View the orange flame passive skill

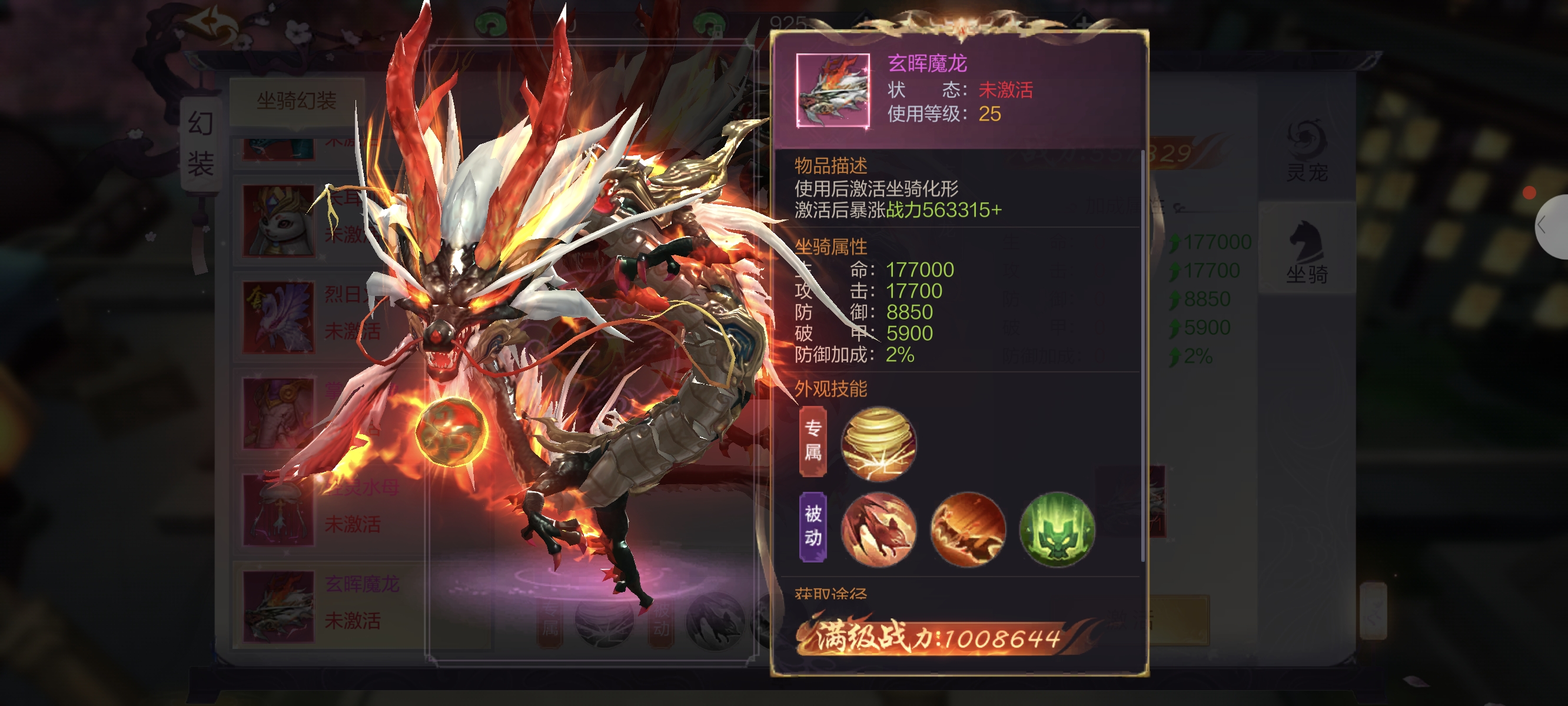coord(967,529)
